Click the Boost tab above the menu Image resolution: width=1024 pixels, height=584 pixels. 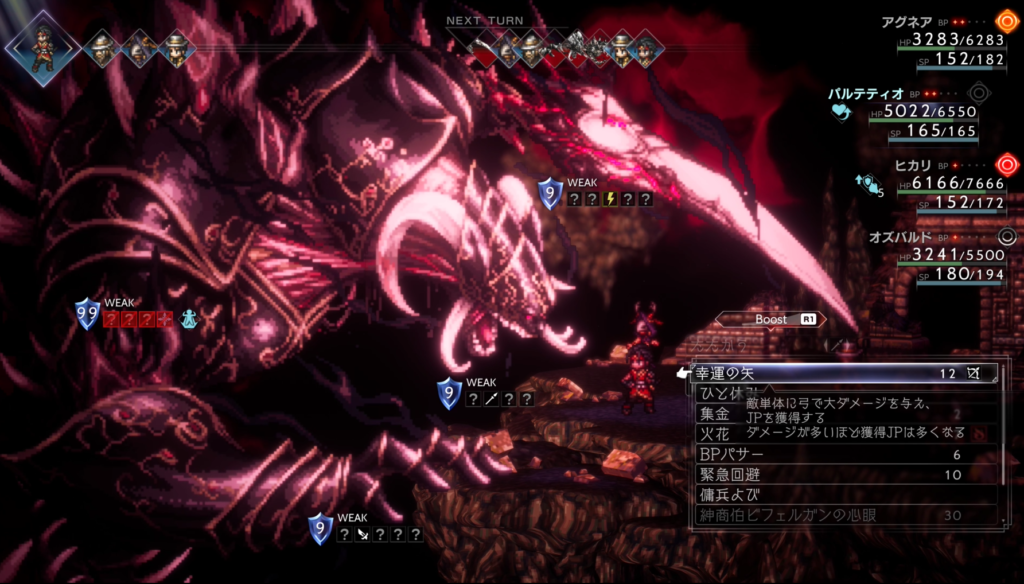pos(771,319)
